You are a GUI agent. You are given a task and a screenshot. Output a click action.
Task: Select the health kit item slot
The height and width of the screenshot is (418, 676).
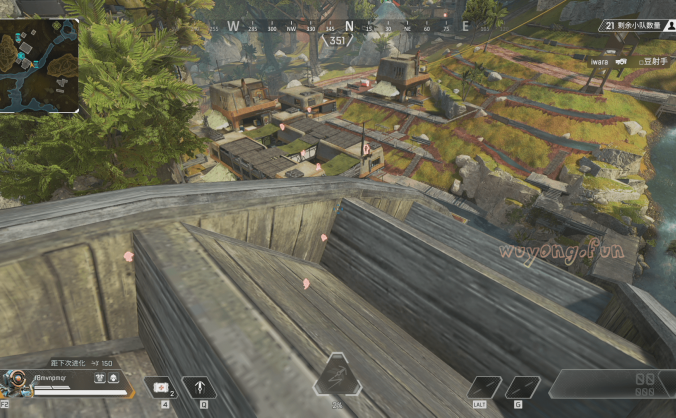point(160,386)
